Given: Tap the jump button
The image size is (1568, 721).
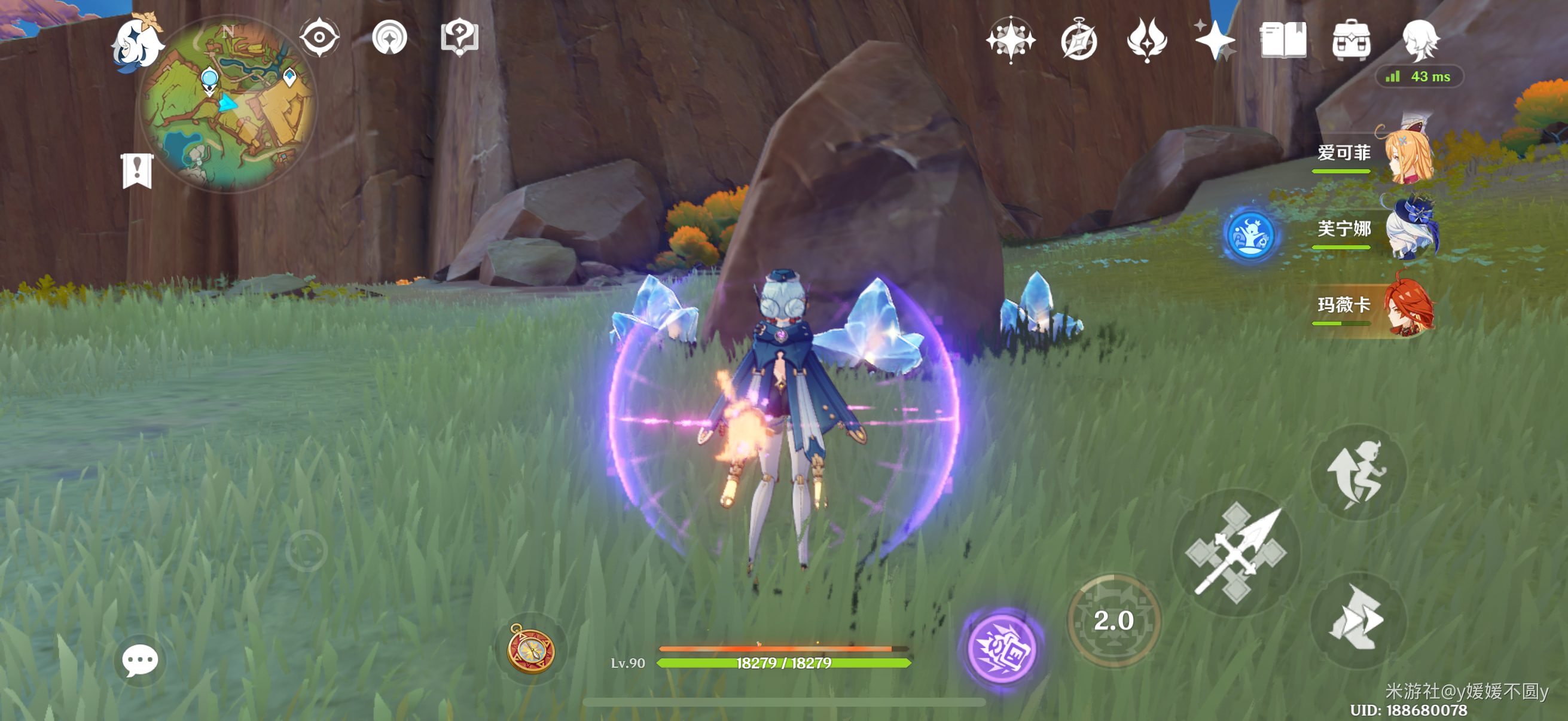Looking at the screenshot, I should pos(1357,473).
